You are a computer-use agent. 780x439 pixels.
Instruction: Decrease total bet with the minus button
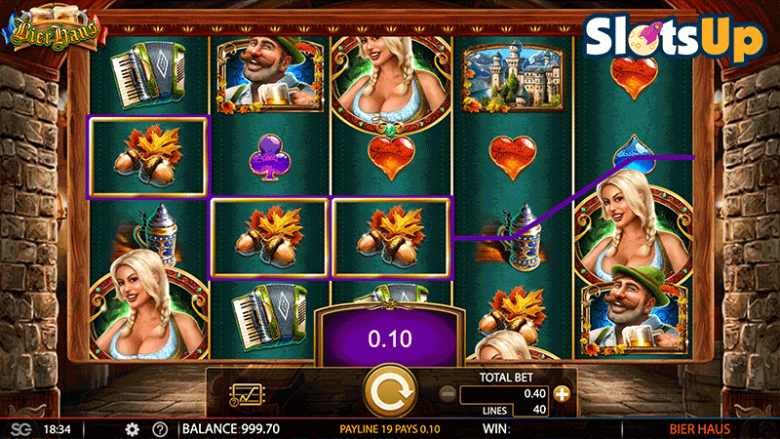click(447, 394)
